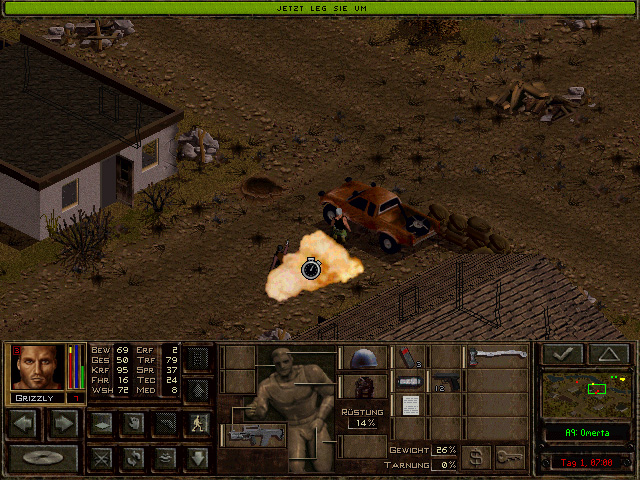
Task: Activate the lips talk button
Action: [x=165, y=458]
